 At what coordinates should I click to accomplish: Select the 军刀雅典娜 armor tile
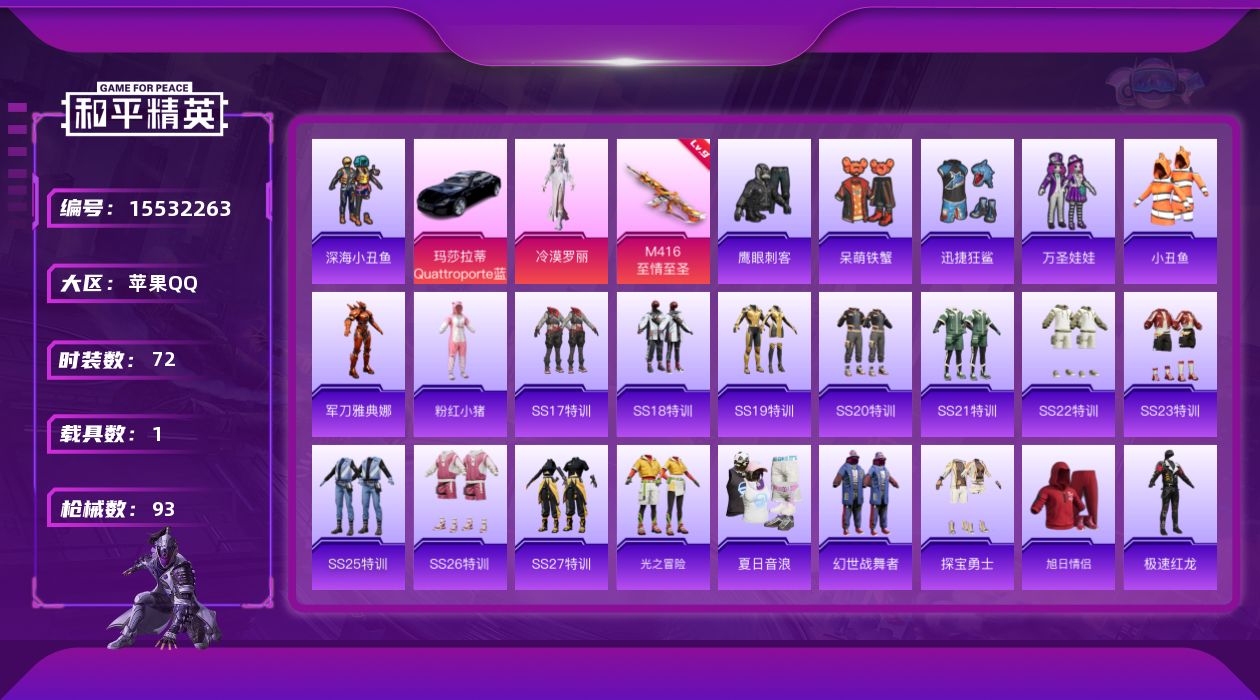tap(358, 364)
